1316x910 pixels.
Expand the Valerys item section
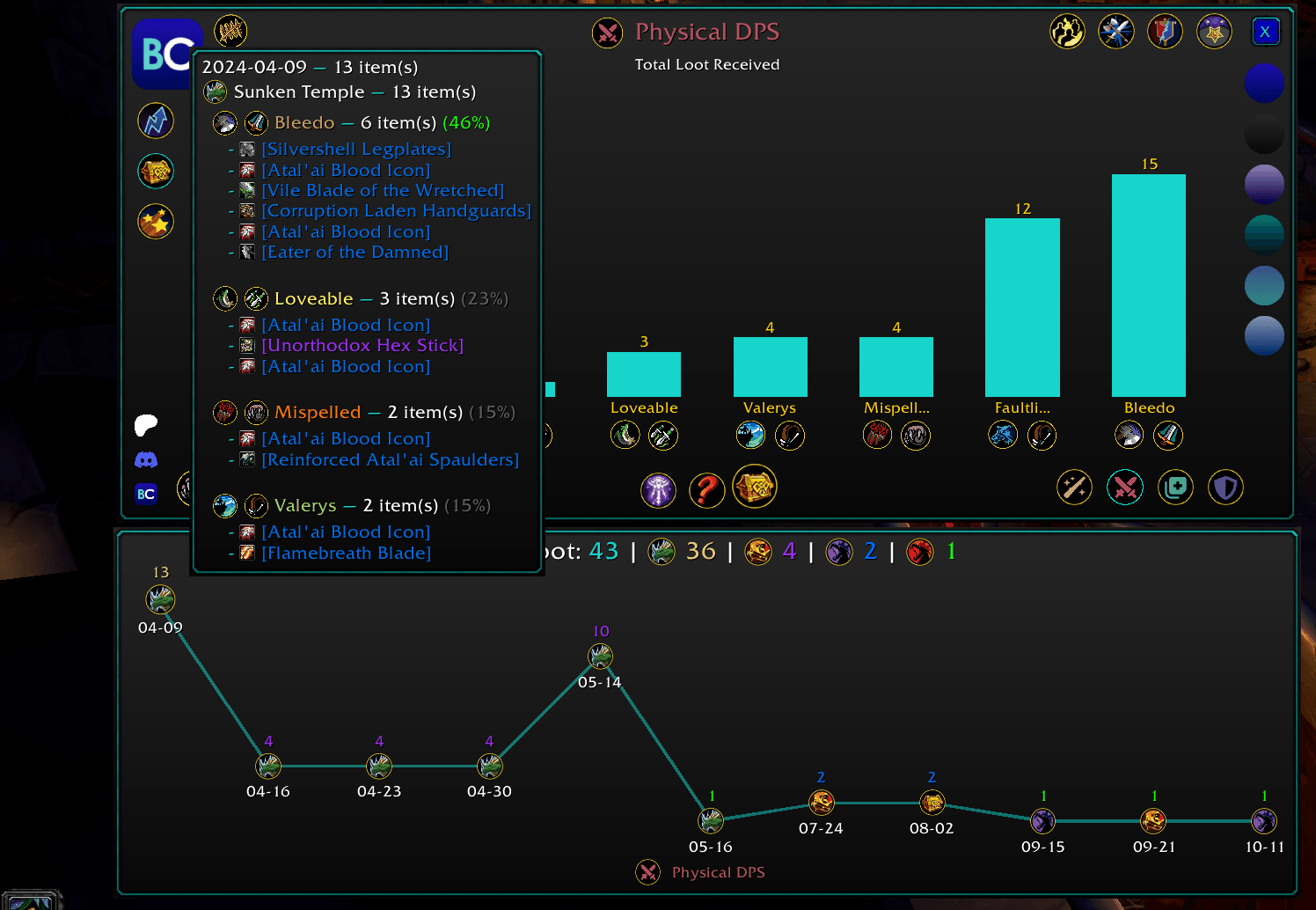click(x=306, y=505)
